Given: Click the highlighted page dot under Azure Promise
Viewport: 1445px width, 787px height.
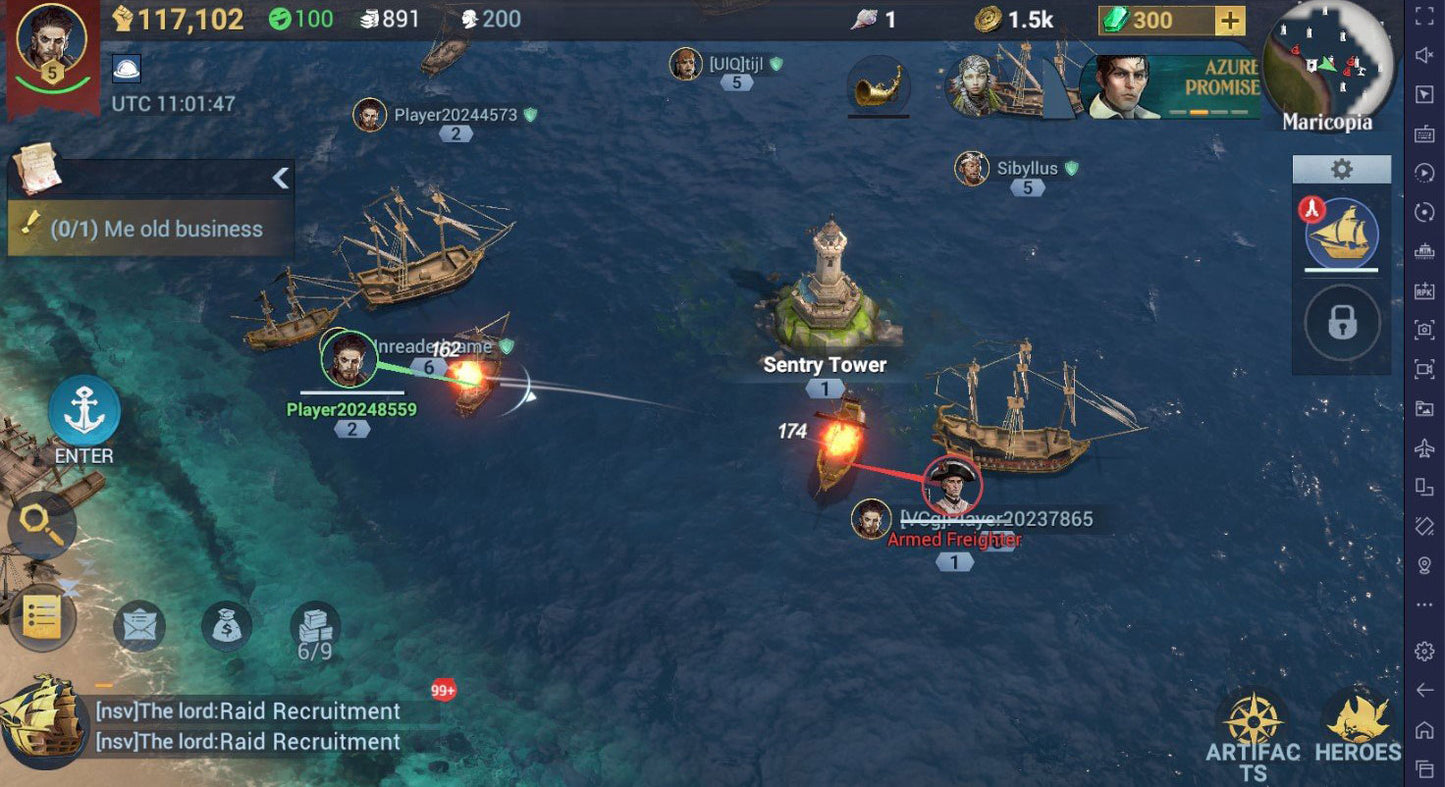Looking at the screenshot, I should (x=1199, y=112).
